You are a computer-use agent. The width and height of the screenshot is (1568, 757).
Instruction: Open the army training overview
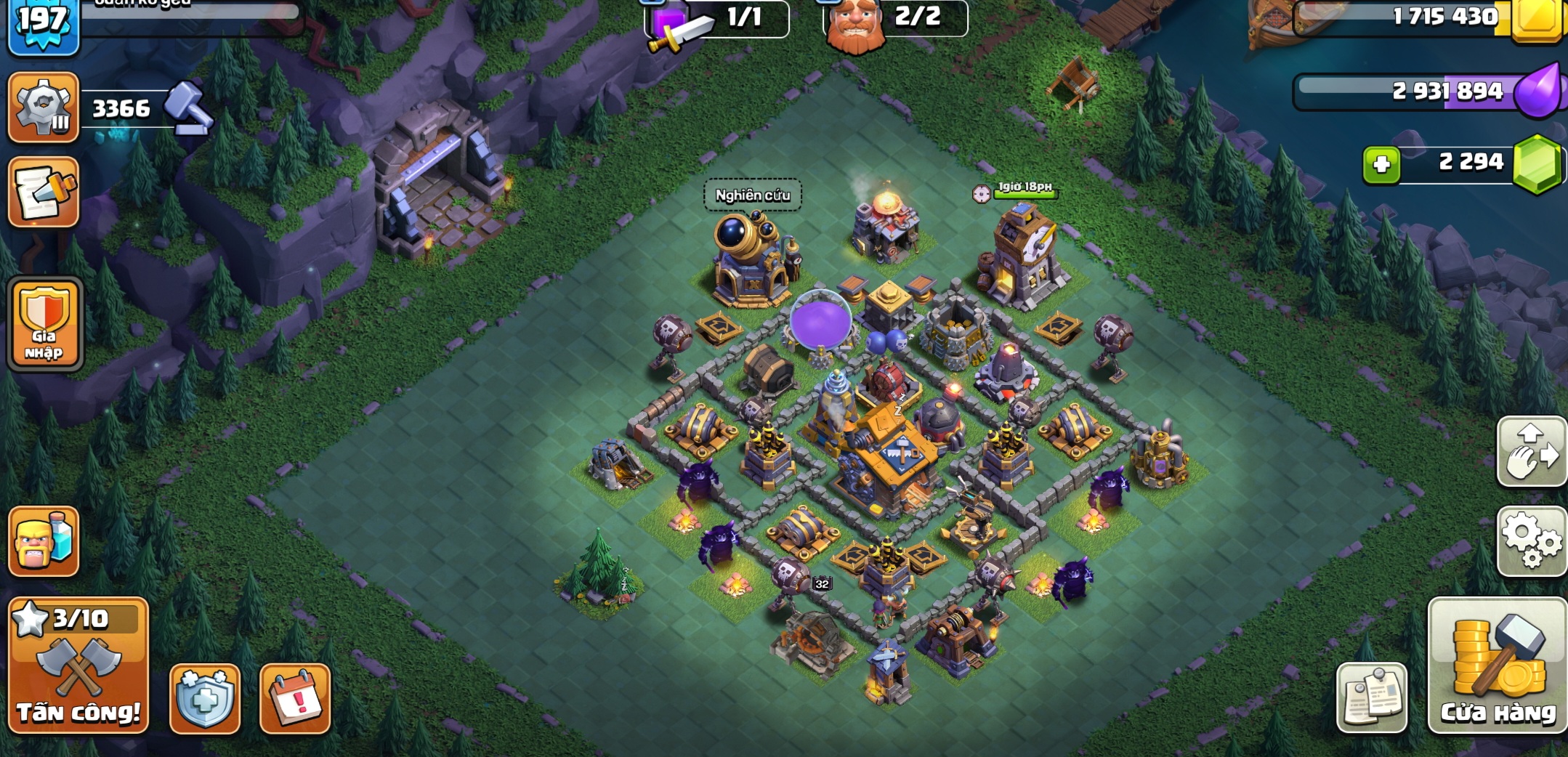(x=44, y=541)
